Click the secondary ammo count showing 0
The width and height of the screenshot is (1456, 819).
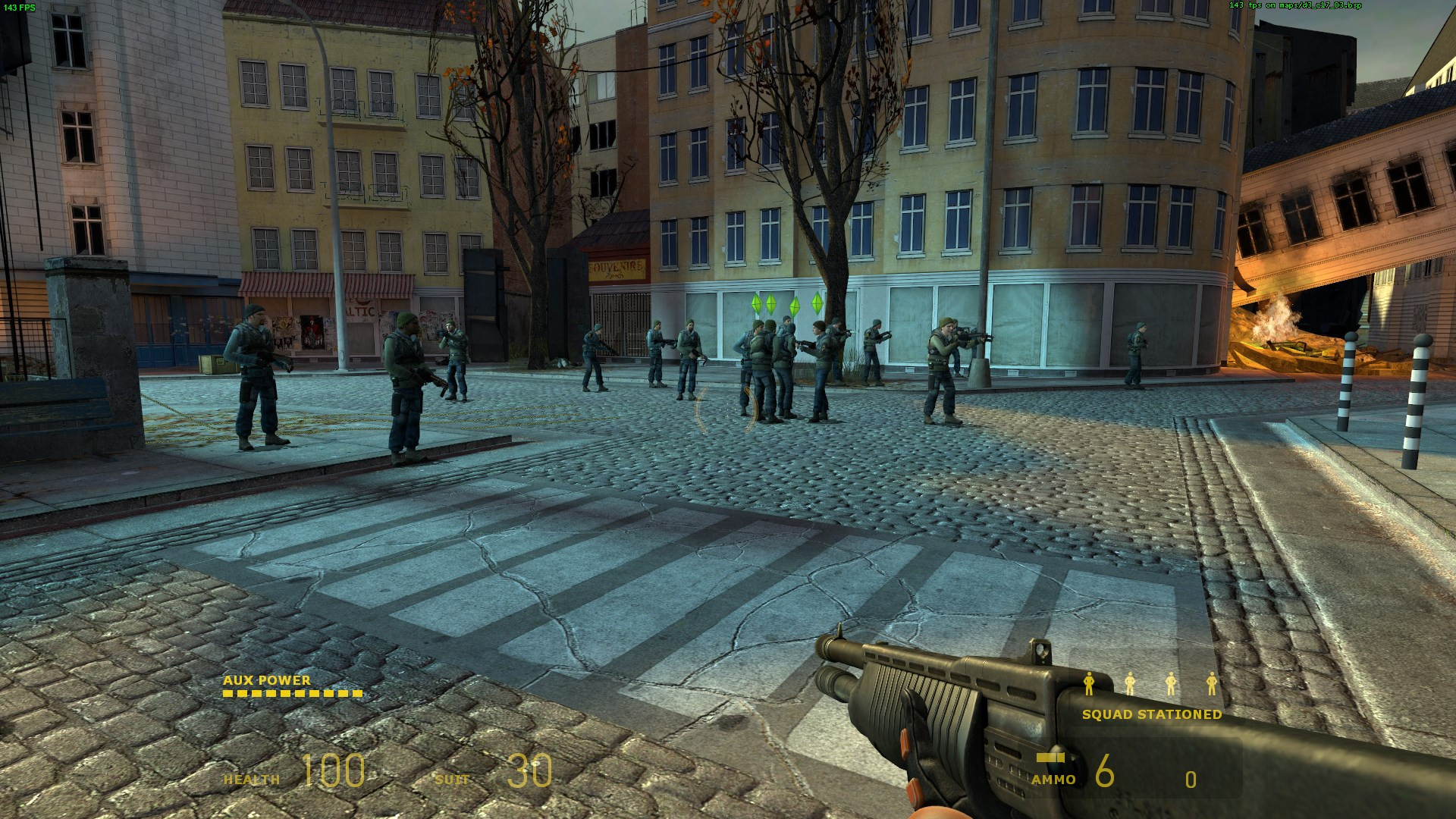(x=1191, y=778)
